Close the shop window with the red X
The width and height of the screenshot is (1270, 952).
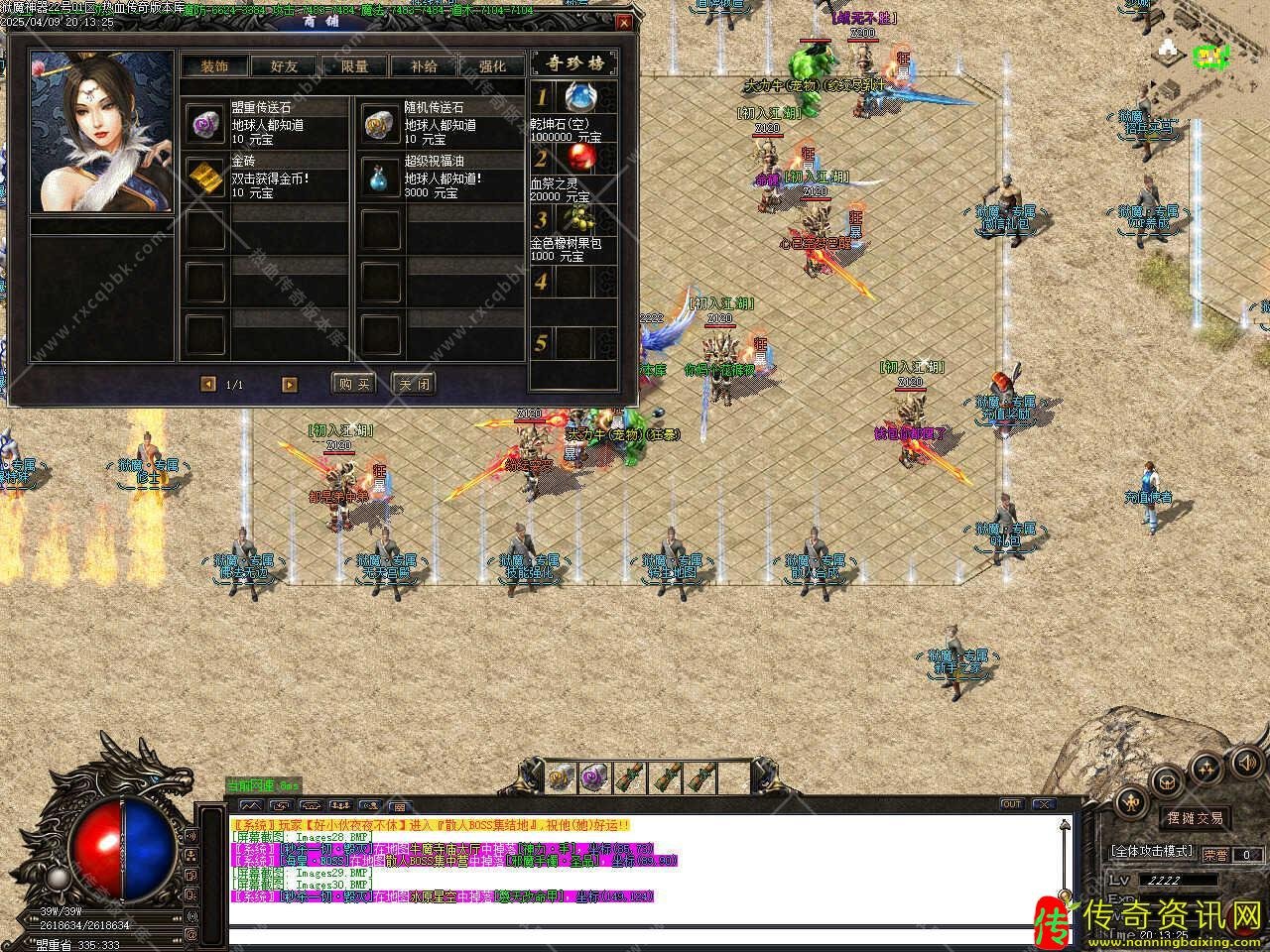coord(623,22)
